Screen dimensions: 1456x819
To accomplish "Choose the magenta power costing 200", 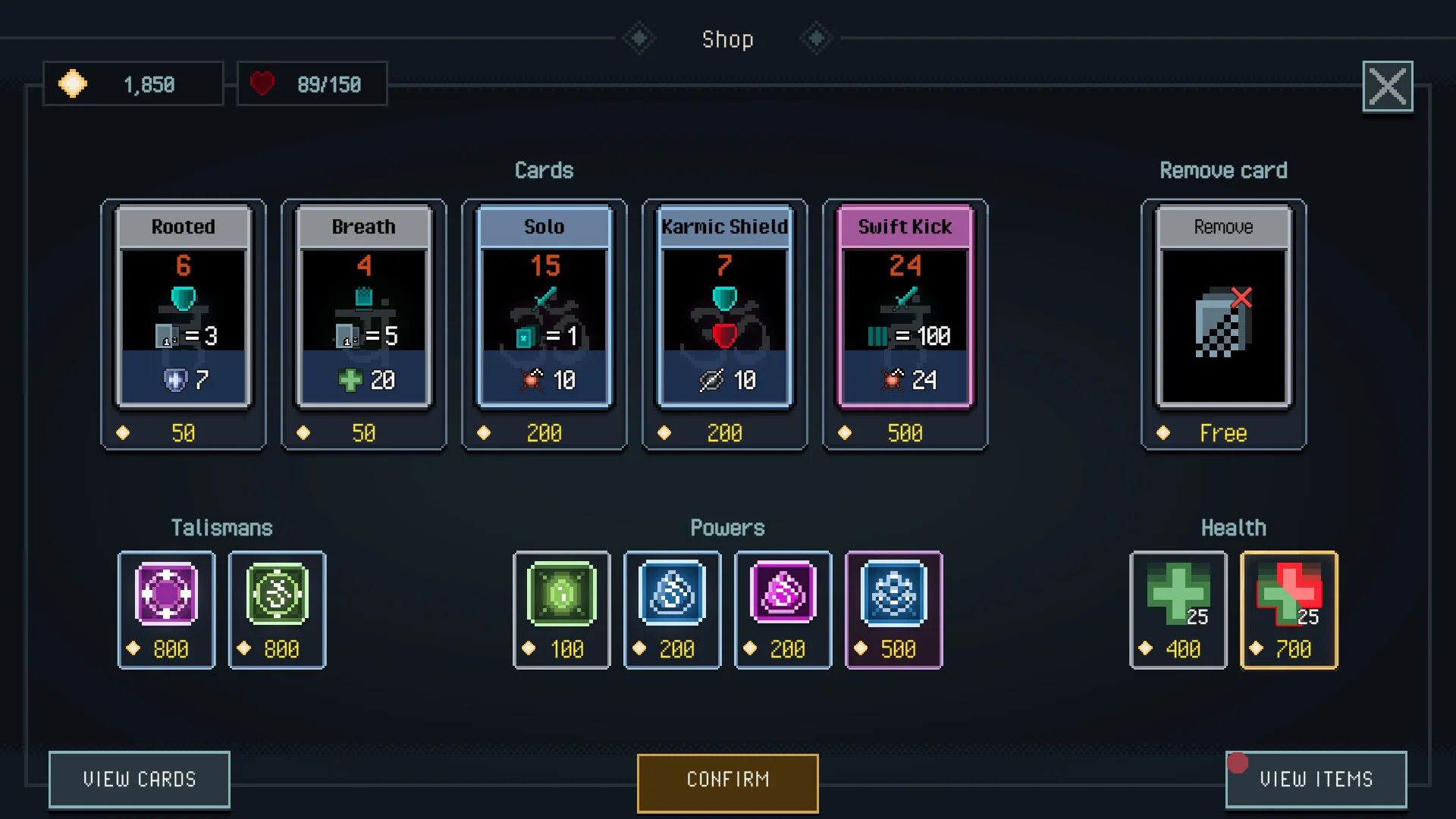I will click(x=783, y=609).
